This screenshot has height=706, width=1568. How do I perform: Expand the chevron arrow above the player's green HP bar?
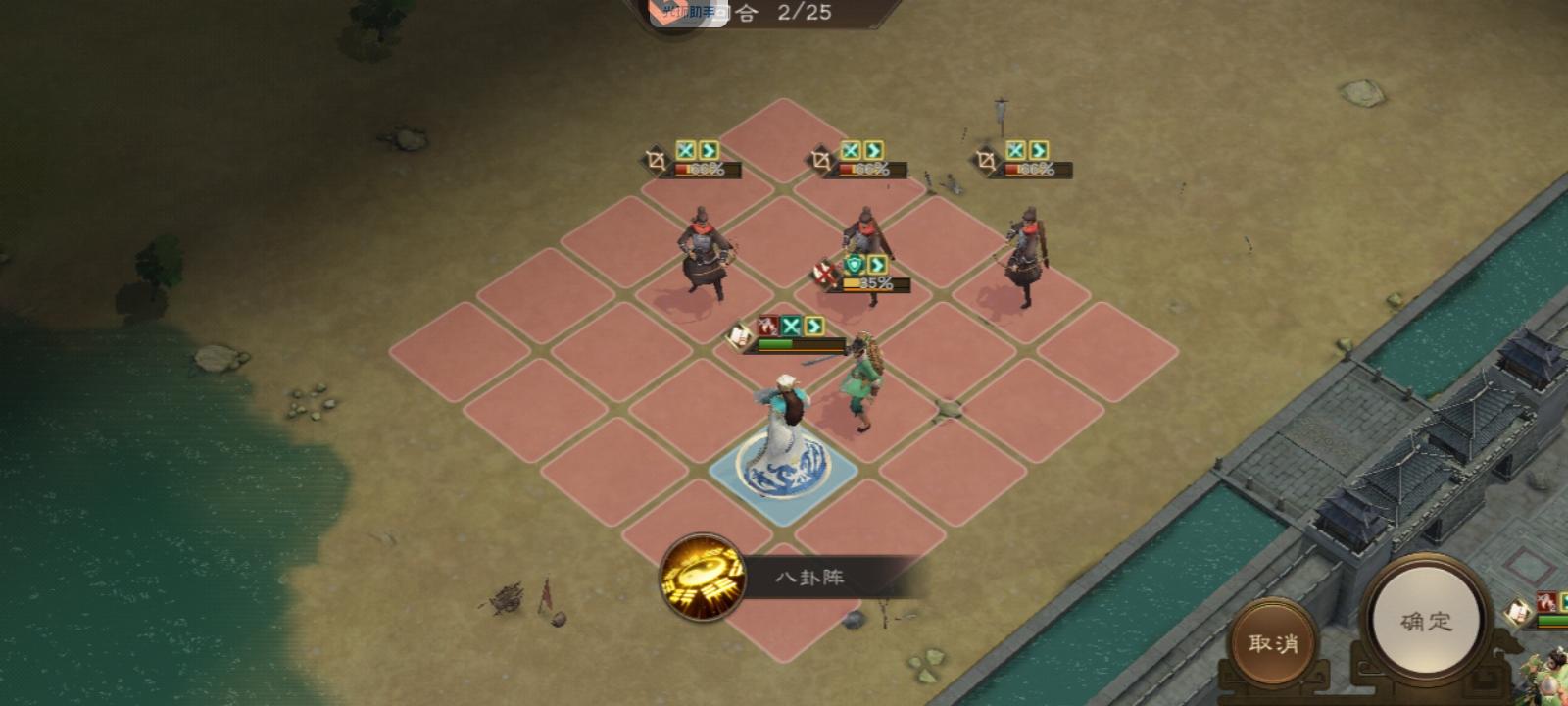click(x=812, y=325)
